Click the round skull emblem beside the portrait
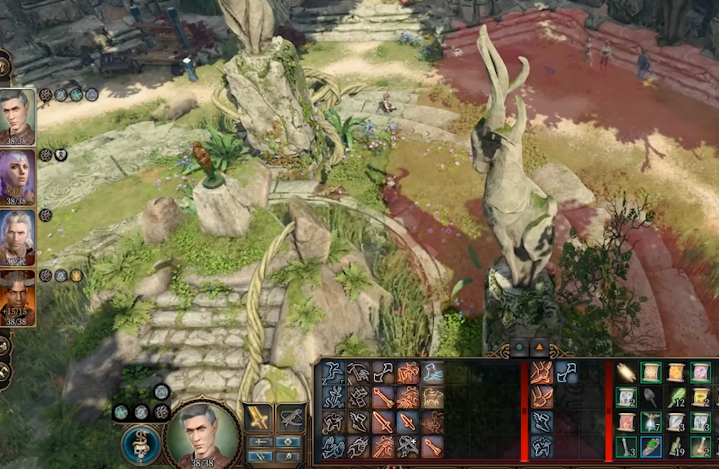 coord(141,444)
